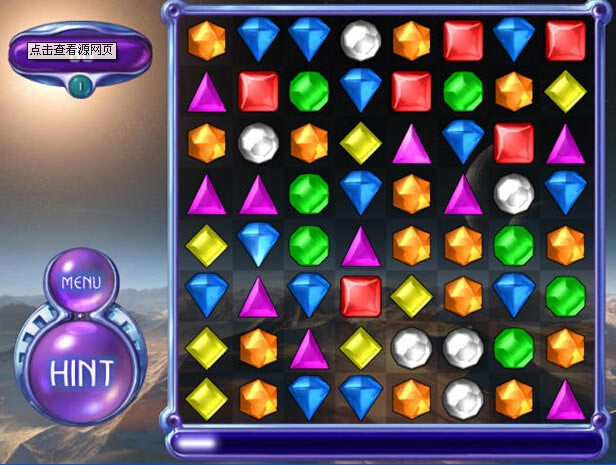The image size is (616, 465).
Task: Use the HINT button
Action: (82, 371)
